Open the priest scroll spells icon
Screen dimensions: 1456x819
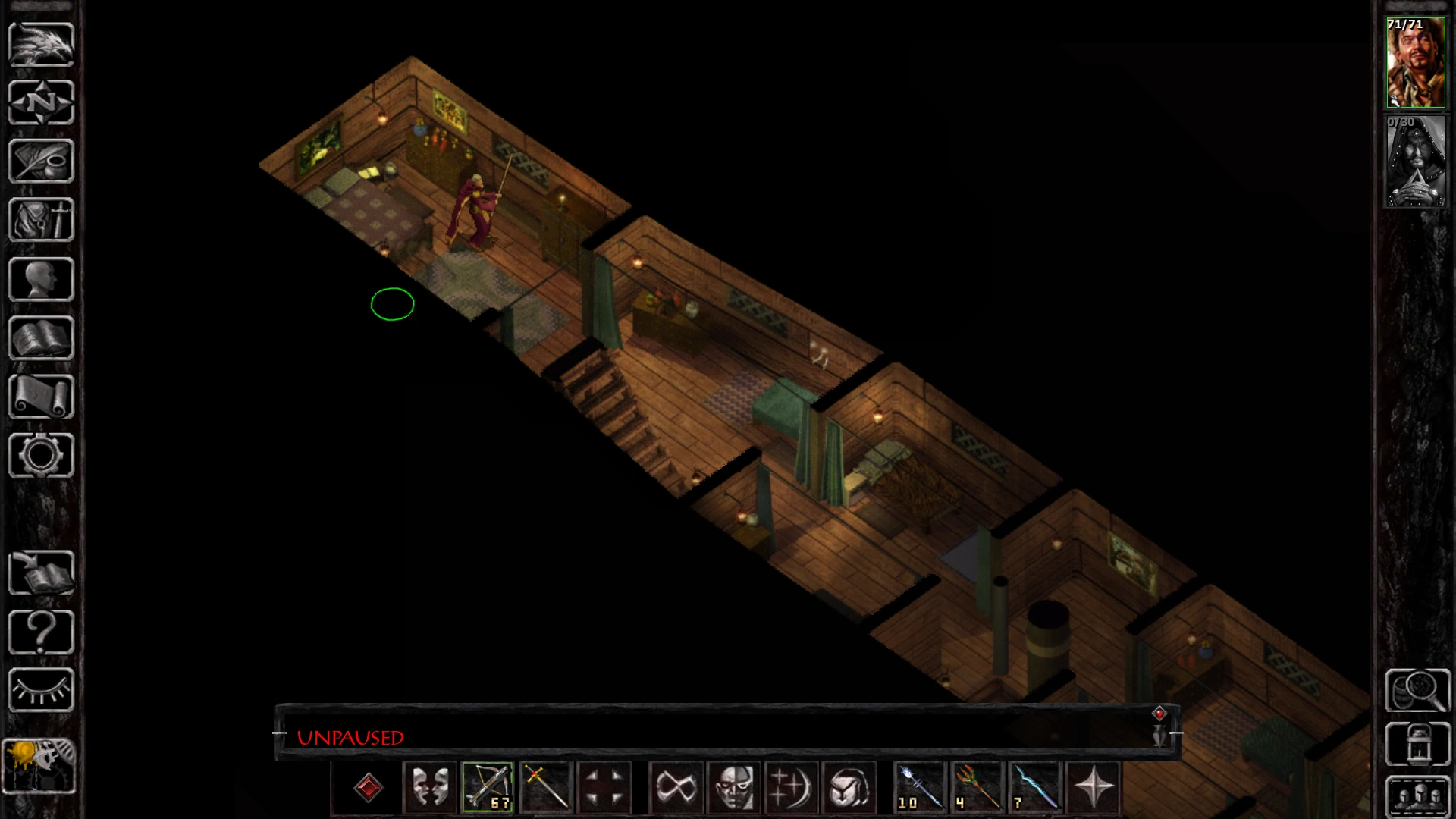[42, 396]
